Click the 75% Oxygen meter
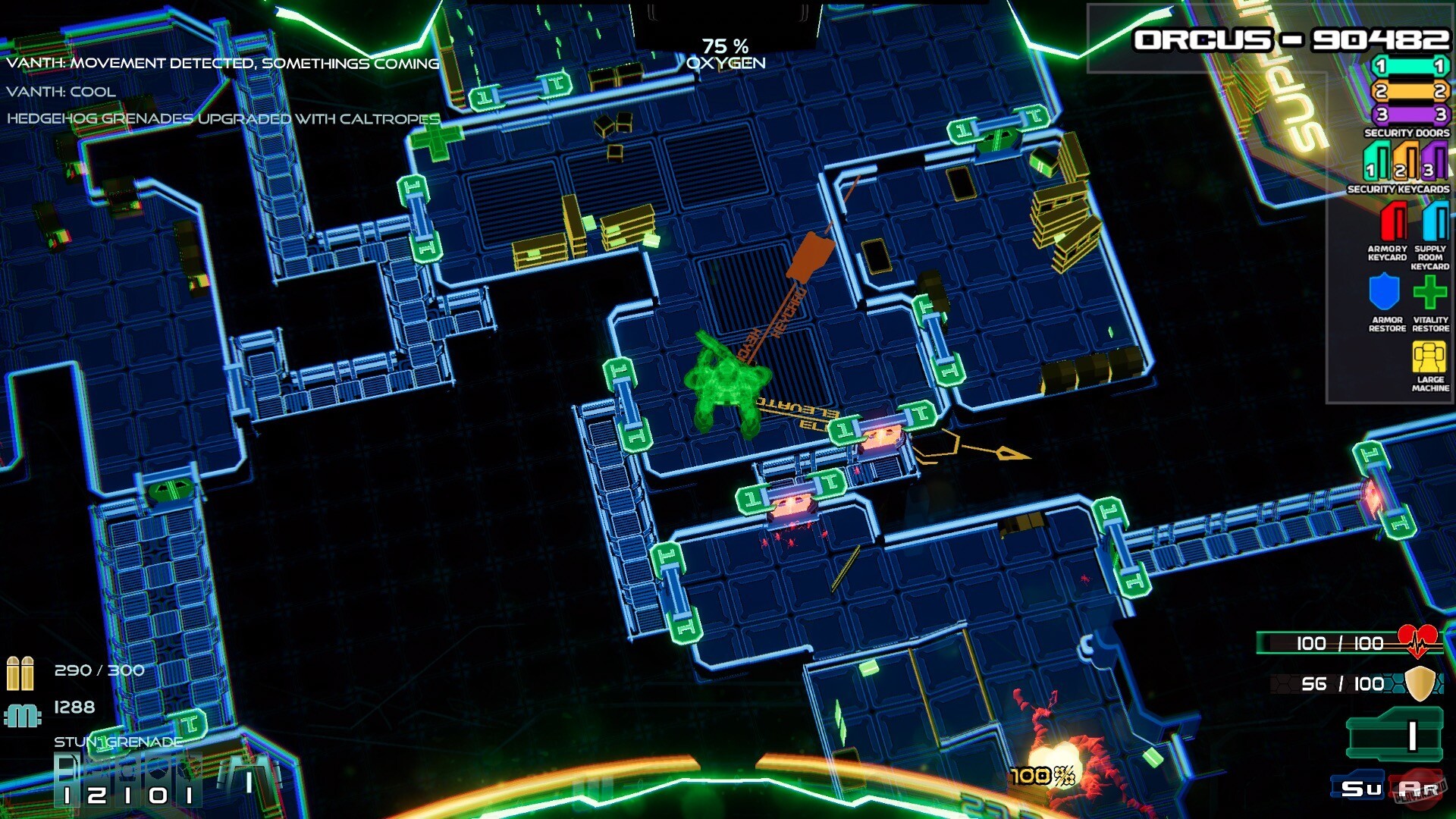The image size is (1456, 819). click(726, 53)
